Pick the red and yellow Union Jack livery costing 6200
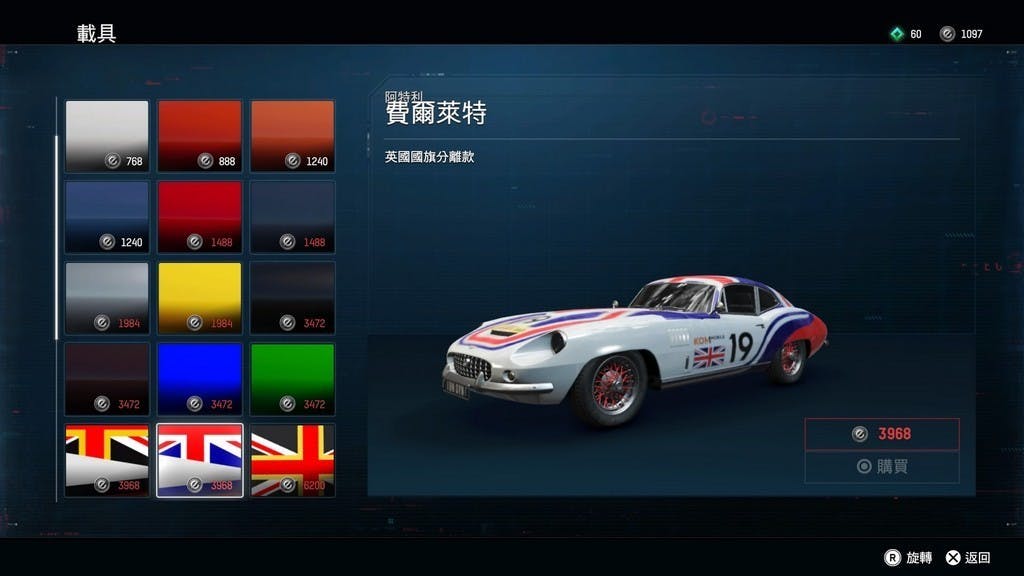 point(292,460)
